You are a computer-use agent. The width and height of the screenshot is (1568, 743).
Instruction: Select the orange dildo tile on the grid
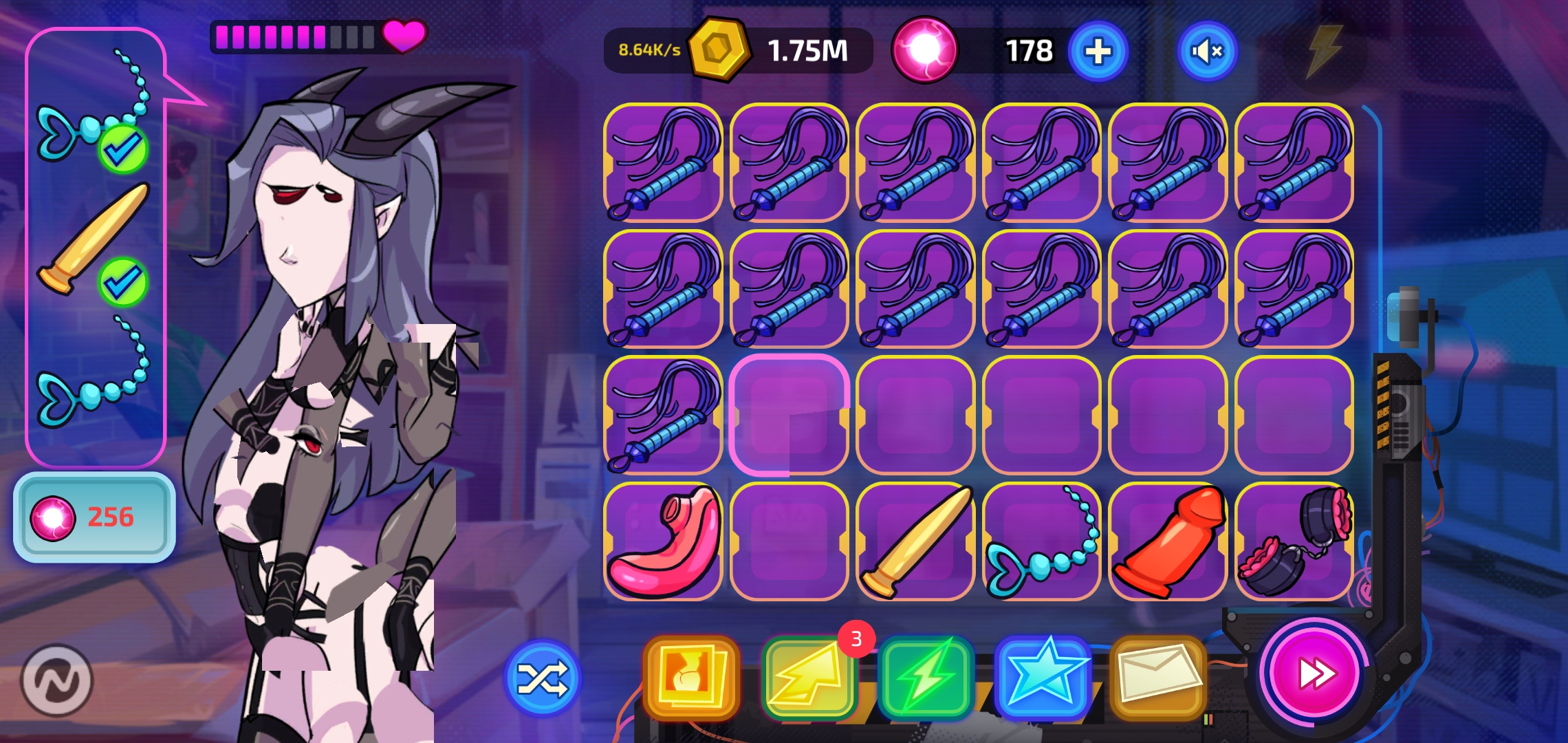[1169, 543]
